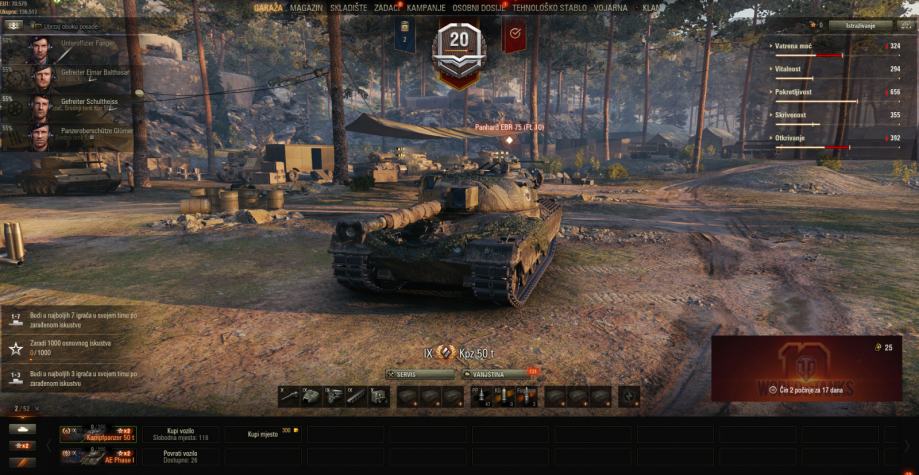
Task: Open the tier 20 battle pass badge
Action: (x=458, y=42)
